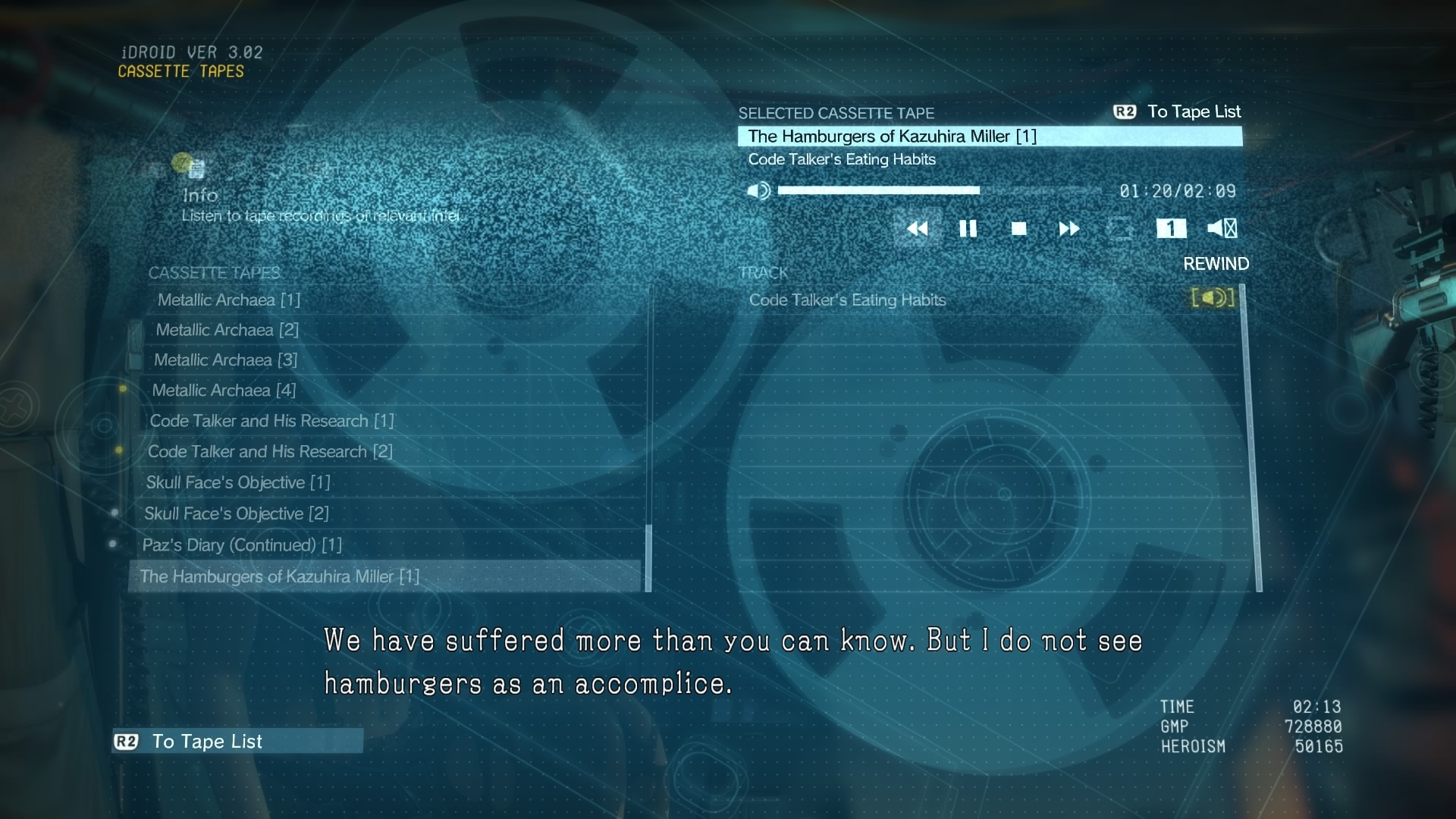Rewind the cassette tape
The height and width of the screenshot is (819, 1456).
(918, 228)
